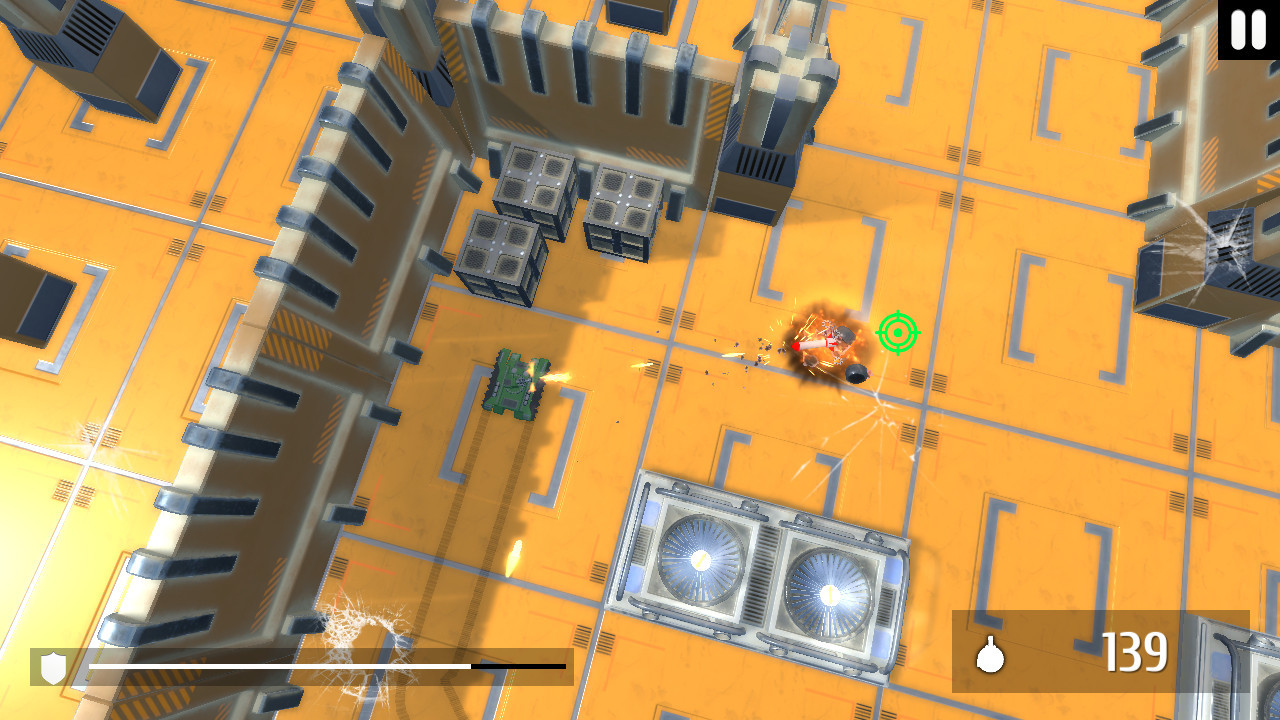Select the green targeting reticle

tap(897, 333)
